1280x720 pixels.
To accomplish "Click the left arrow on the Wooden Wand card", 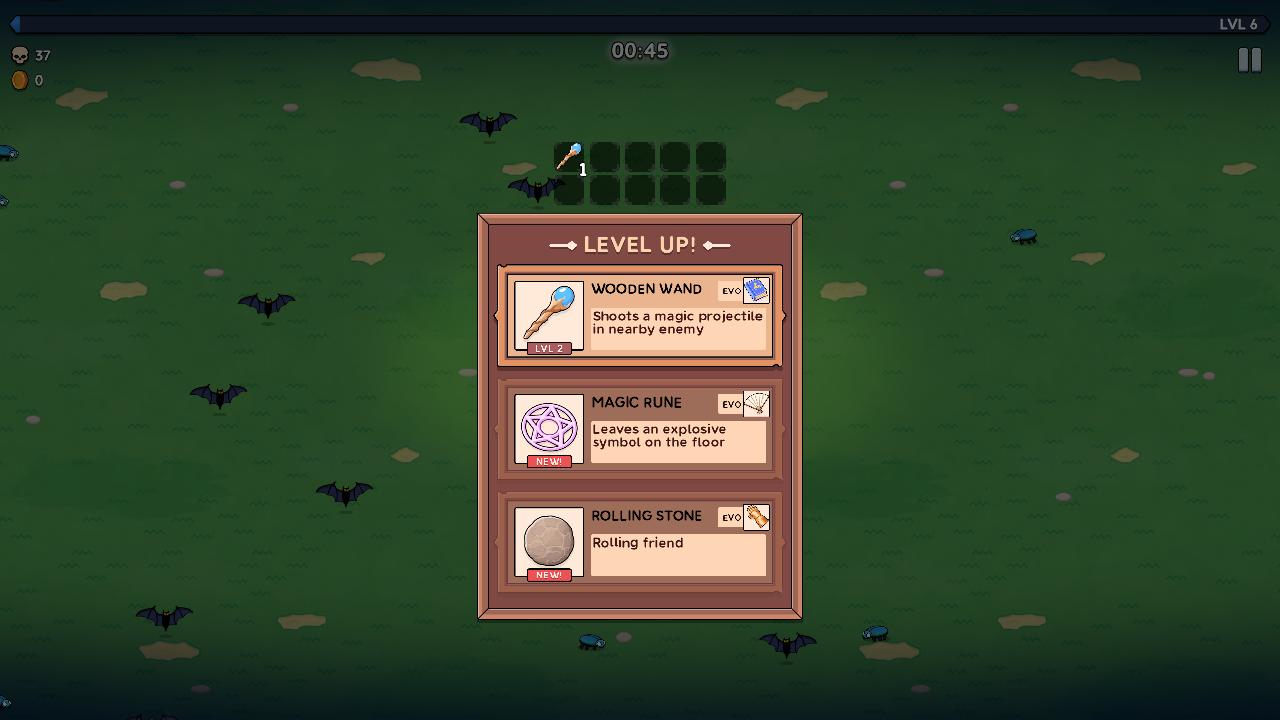I will coord(494,316).
